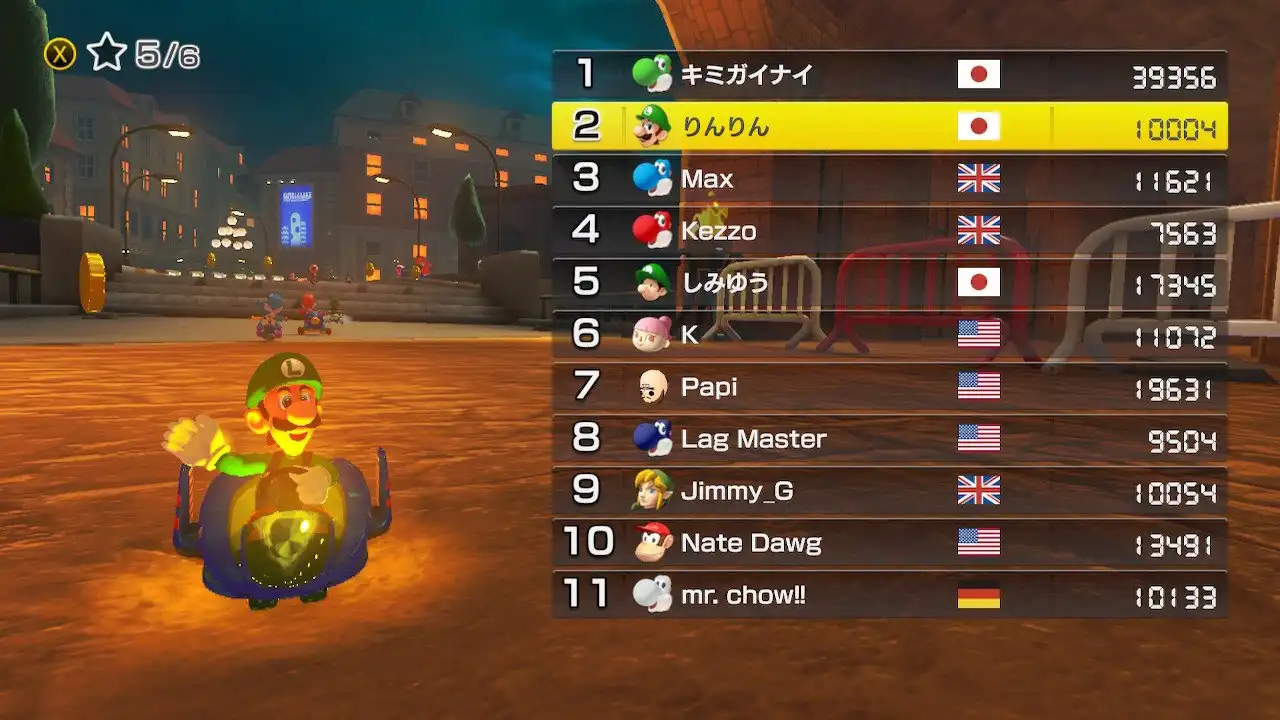Select the Lag Master player row
Viewport: 1280px width, 720px height.
(889, 439)
